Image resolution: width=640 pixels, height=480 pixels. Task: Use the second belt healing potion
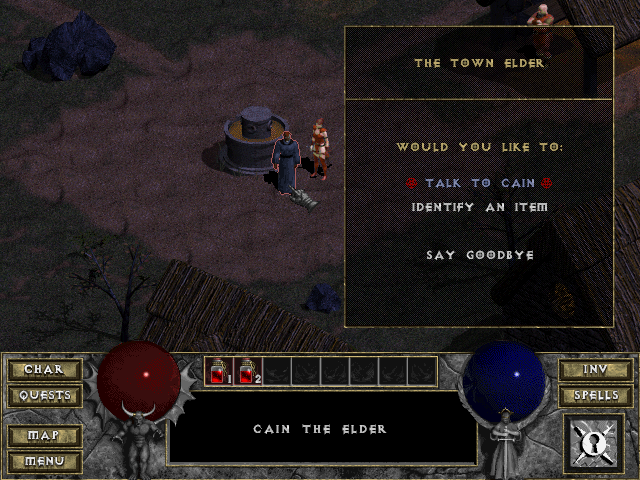[247, 371]
